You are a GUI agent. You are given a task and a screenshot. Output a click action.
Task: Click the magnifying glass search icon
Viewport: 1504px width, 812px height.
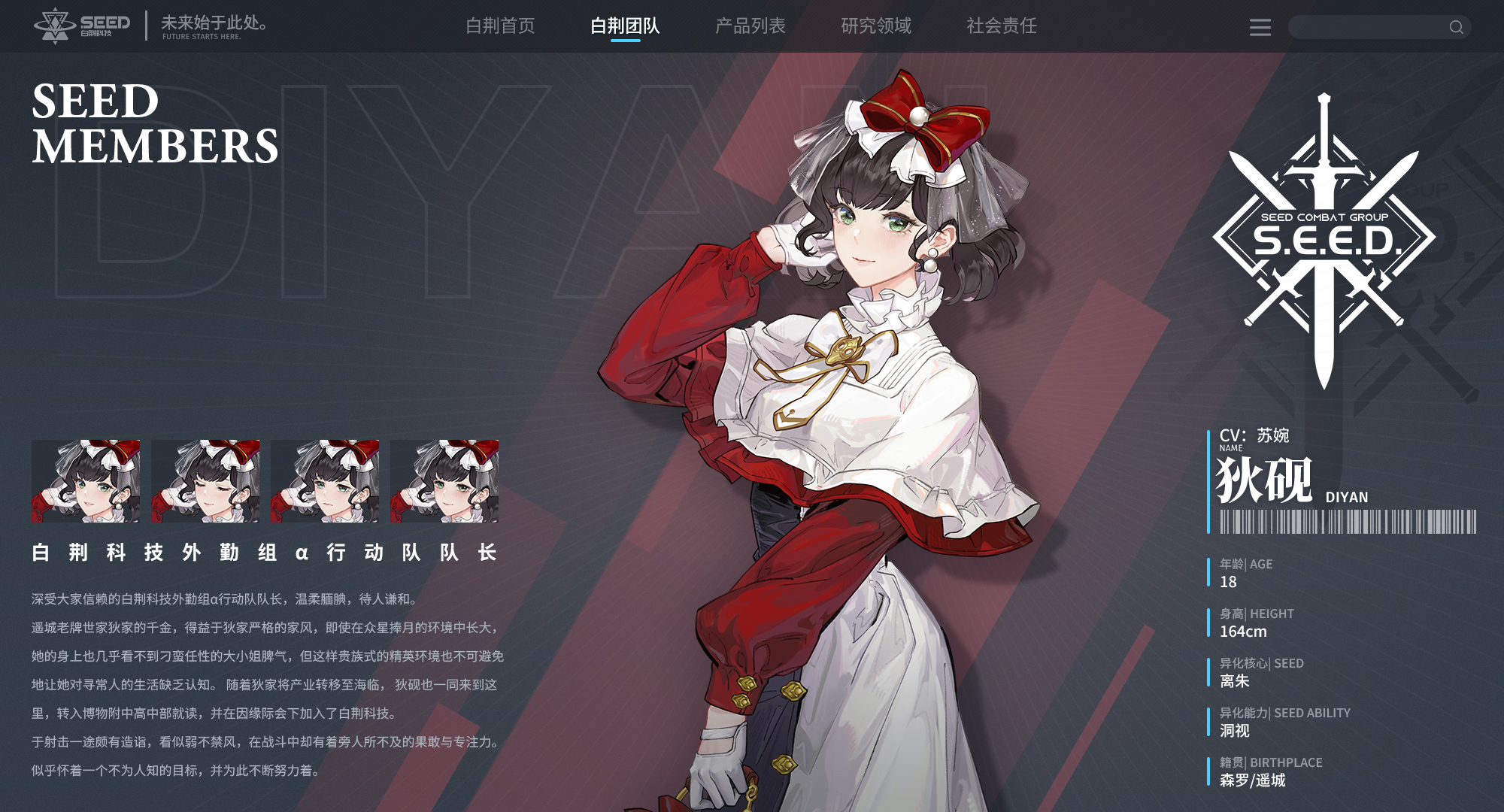(x=1456, y=28)
